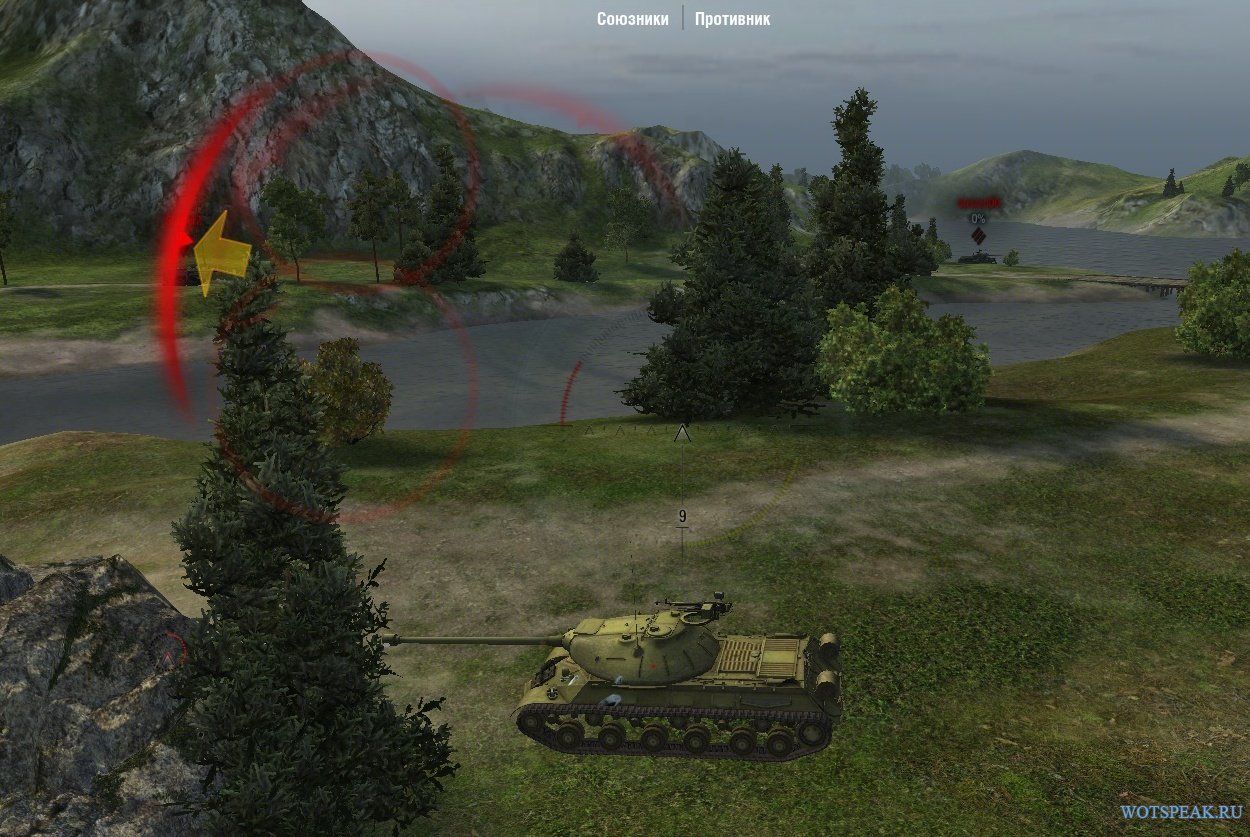Image resolution: width=1250 pixels, height=837 pixels.
Task: Click the WOTSPEAK.RU watermark
Action: (1181, 812)
